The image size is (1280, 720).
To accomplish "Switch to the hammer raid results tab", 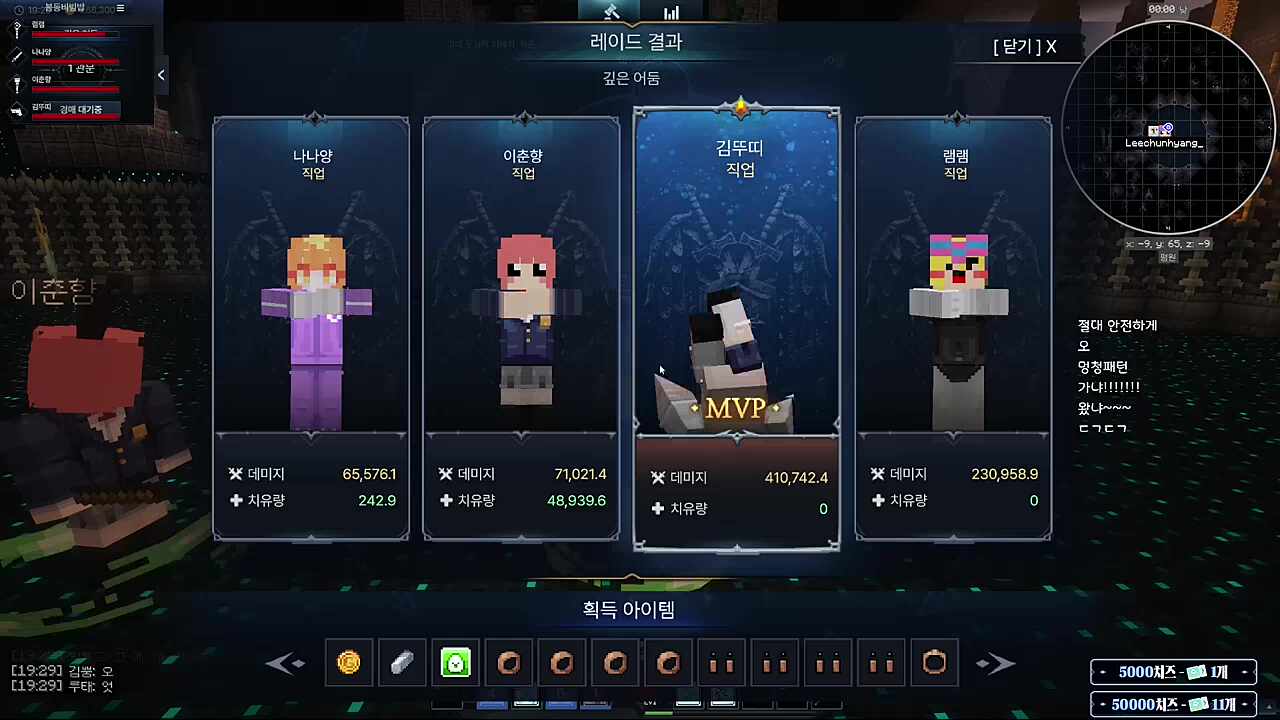I will pos(611,12).
